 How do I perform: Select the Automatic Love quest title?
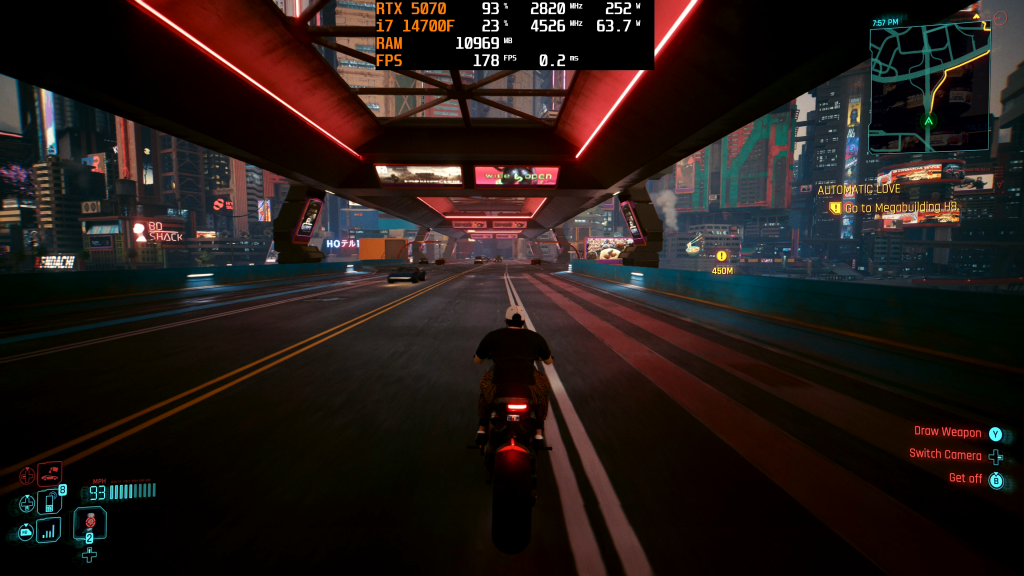pos(858,190)
